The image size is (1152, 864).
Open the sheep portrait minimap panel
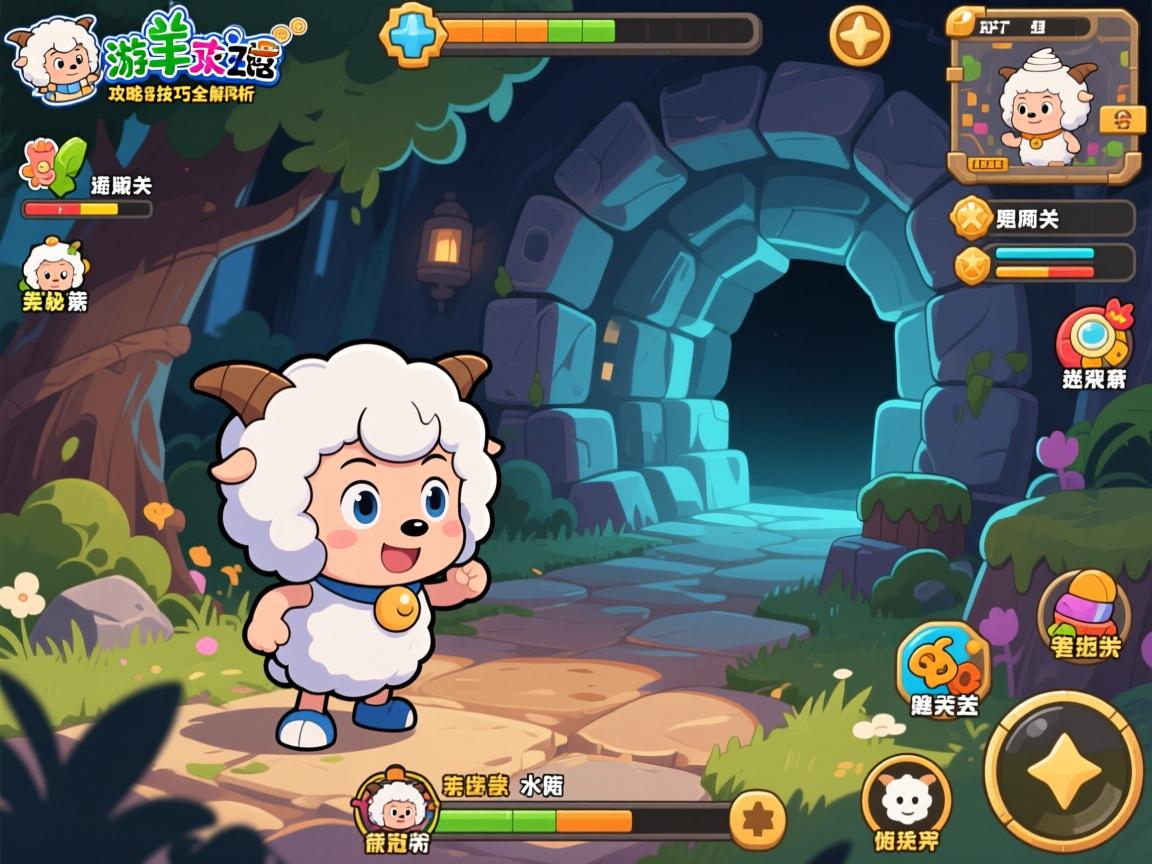pyautogui.click(x=1043, y=98)
